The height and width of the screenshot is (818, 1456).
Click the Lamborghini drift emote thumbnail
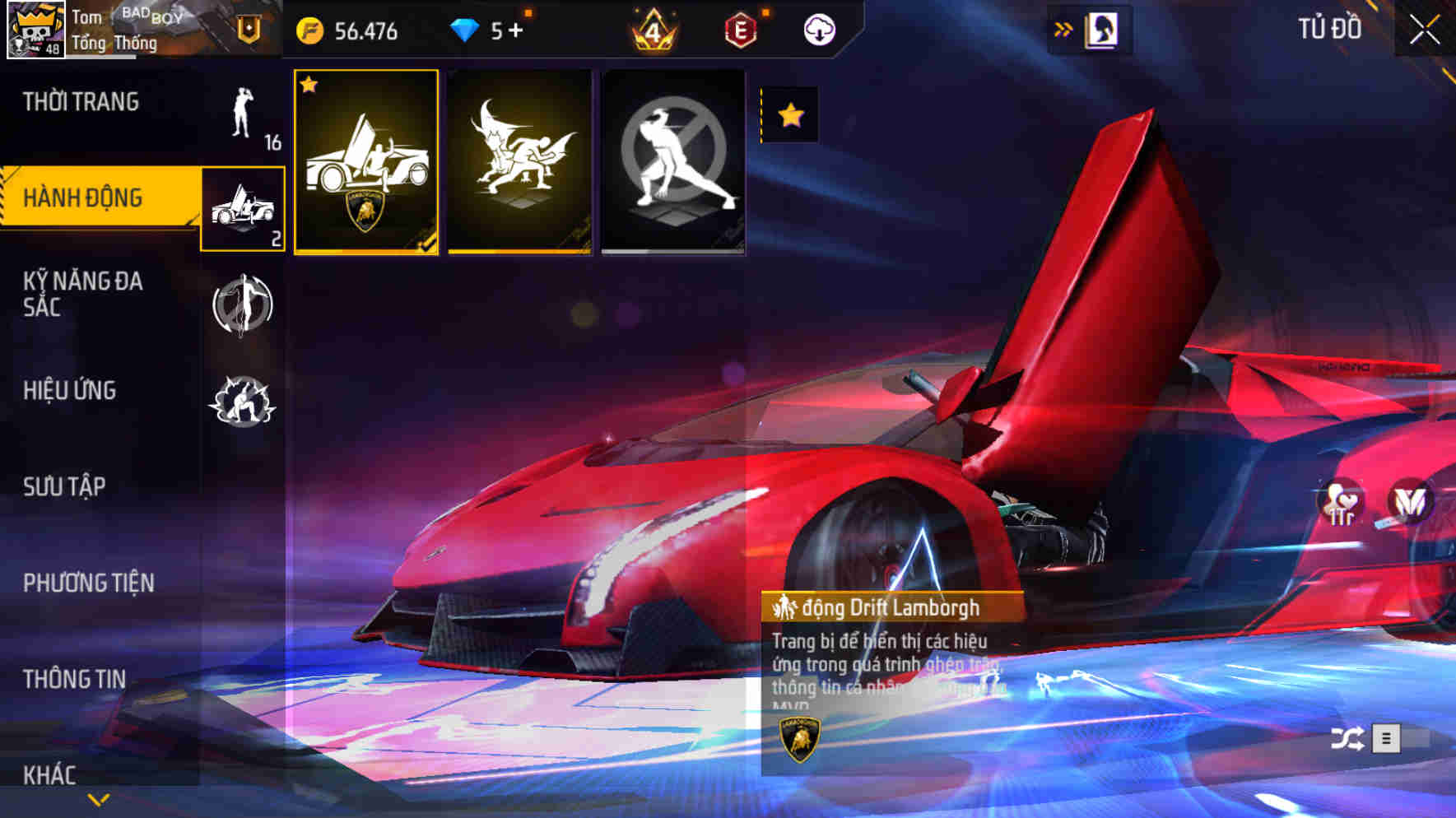click(x=365, y=161)
